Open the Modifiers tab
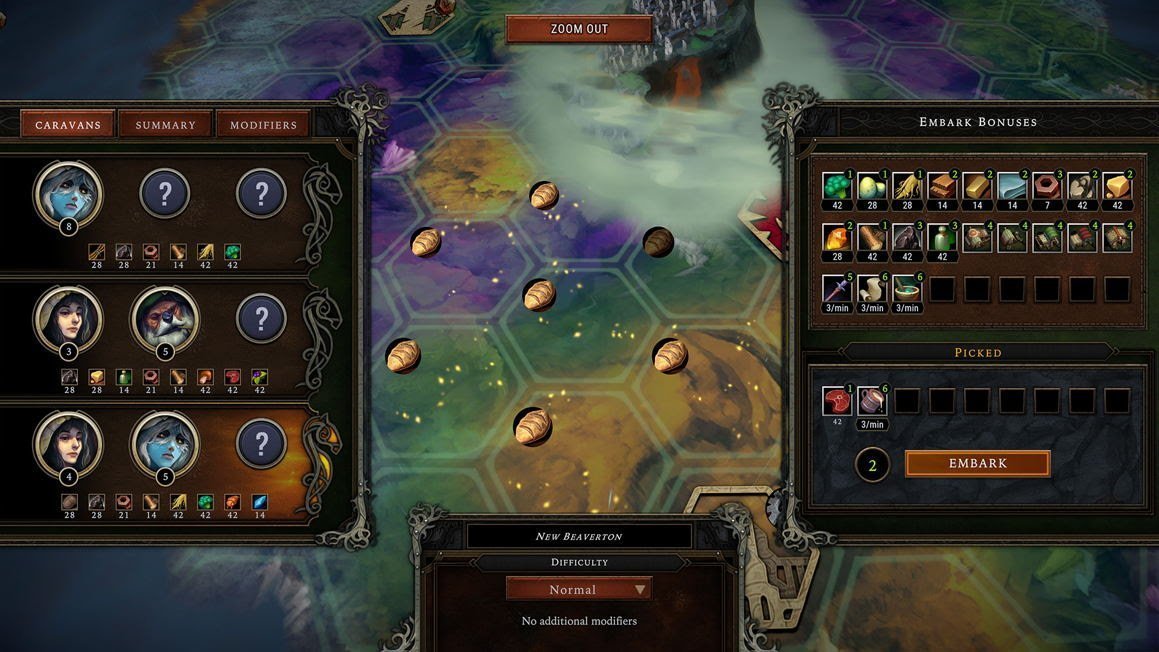Viewport: 1159px width, 652px height. [263, 125]
